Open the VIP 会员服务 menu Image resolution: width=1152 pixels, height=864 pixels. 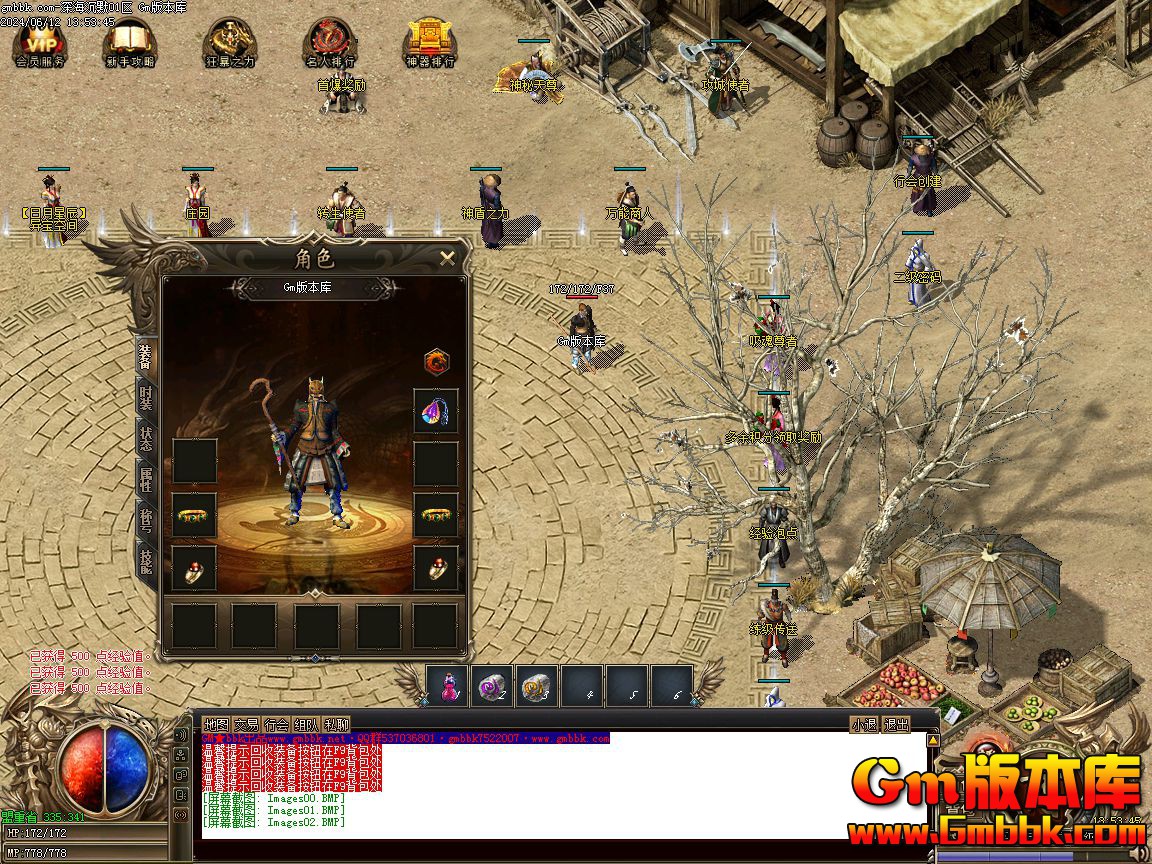click(41, 43)
